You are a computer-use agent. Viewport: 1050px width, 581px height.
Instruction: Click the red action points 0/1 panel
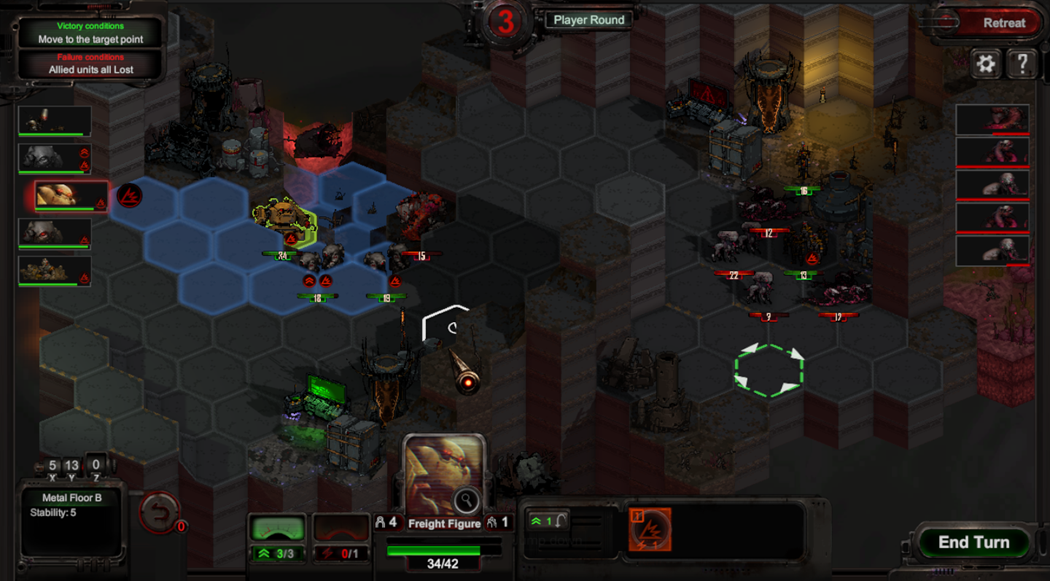[341, 540]
